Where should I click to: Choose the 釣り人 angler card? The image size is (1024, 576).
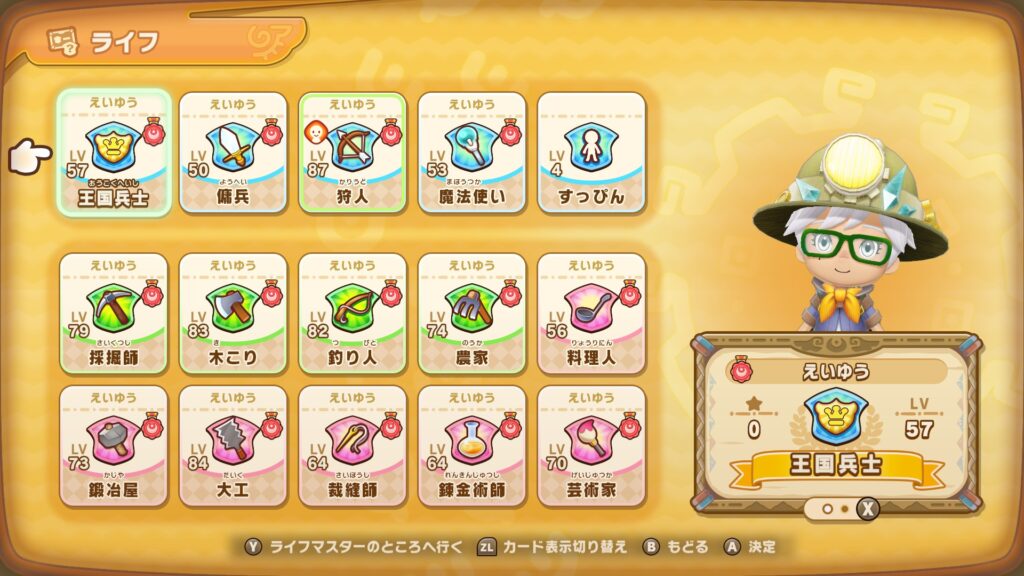coord(353,311)
